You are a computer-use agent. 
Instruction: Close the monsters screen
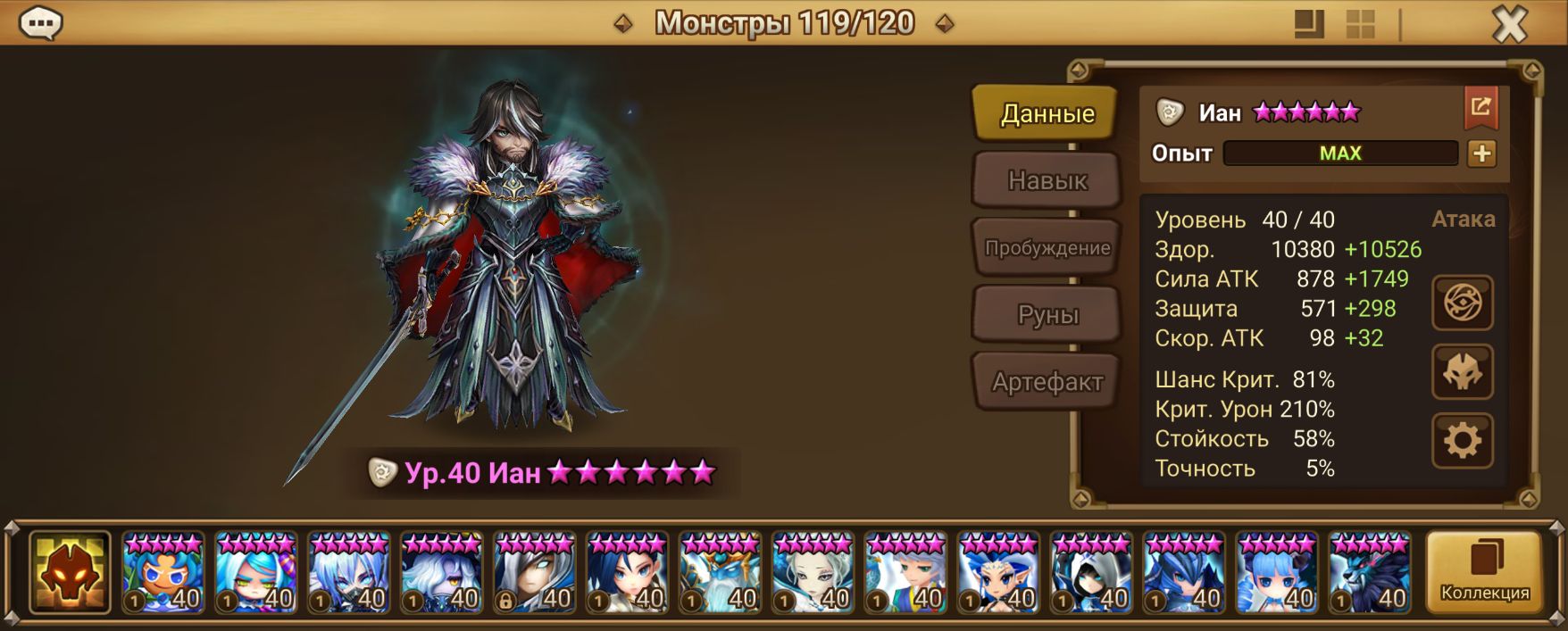coord(1509,24)
